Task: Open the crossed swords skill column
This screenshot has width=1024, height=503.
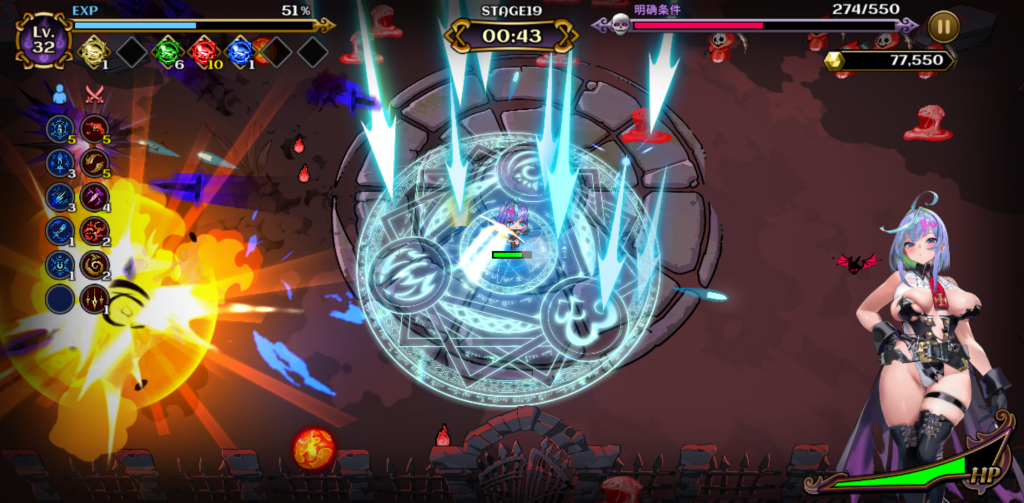Action: (95, 94)
